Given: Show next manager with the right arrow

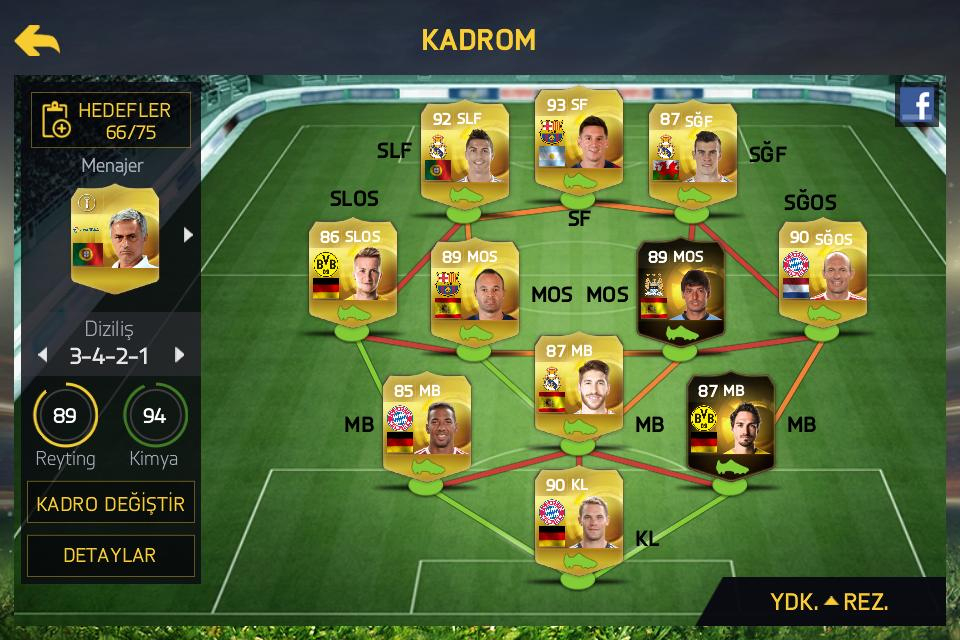Looking at the screenshot, I should [x=187, y=235].
